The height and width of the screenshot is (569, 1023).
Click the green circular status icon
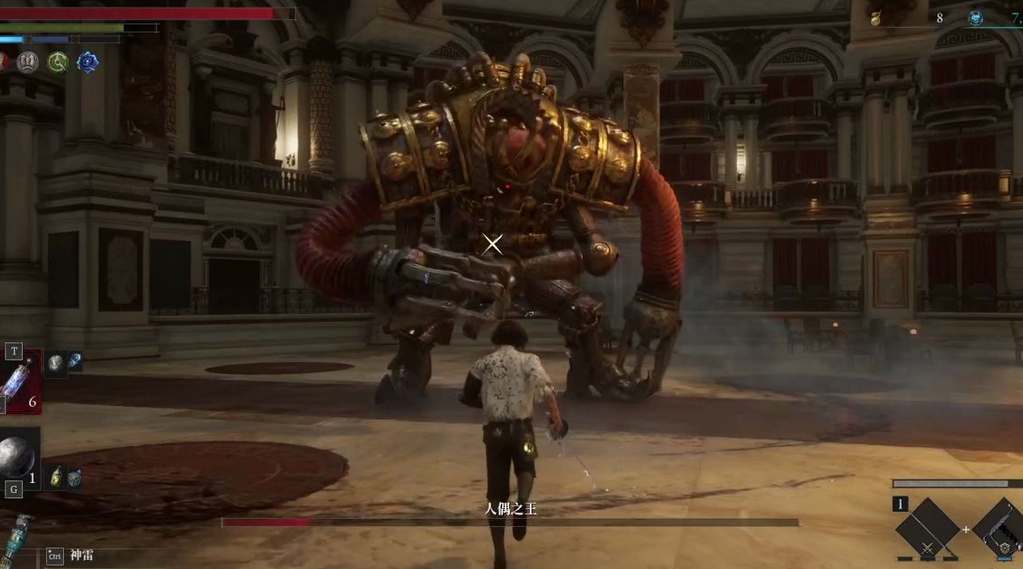(x=58, y=62)
